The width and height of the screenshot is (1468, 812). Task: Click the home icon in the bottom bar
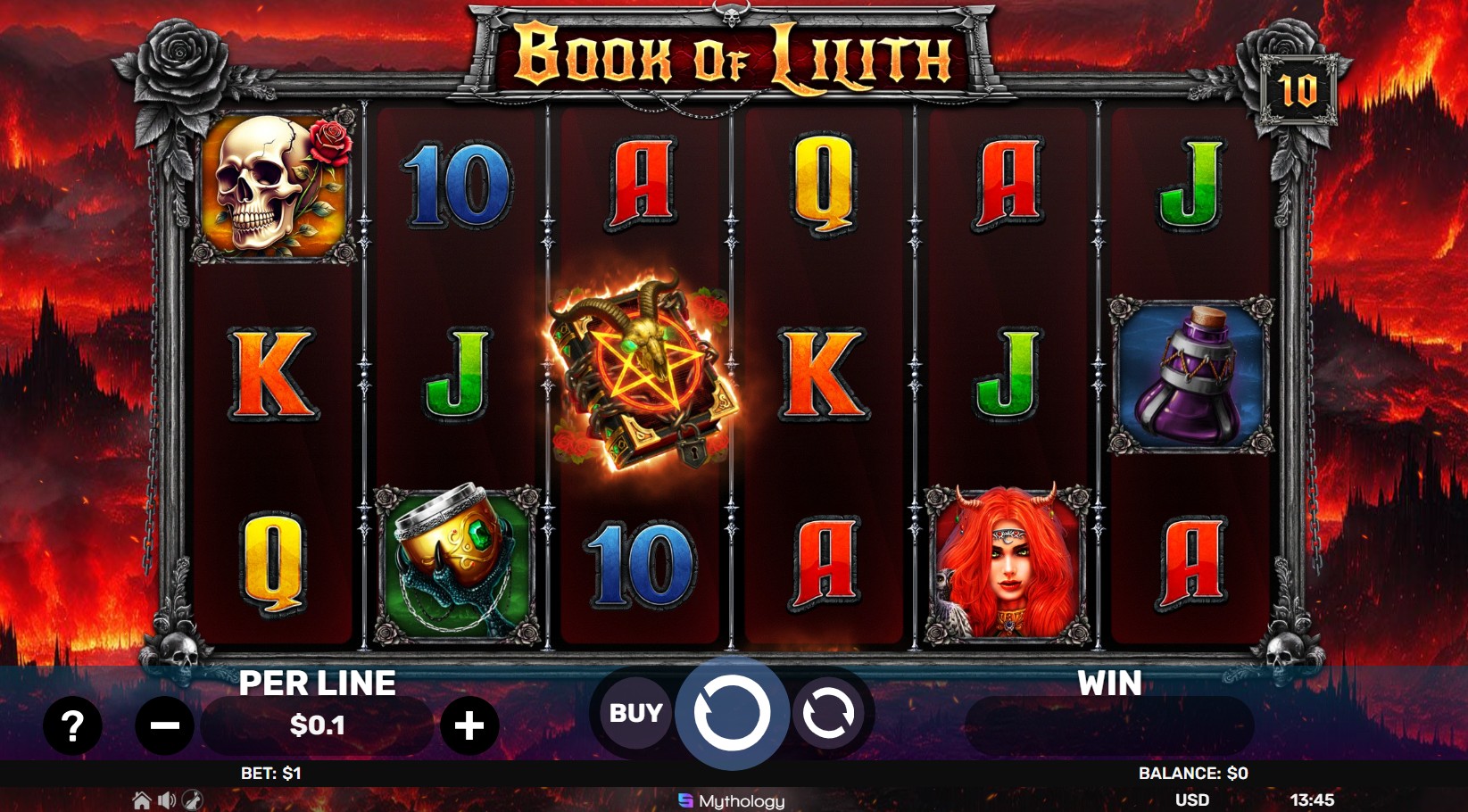pyautogui.click(x=141, y=801)
